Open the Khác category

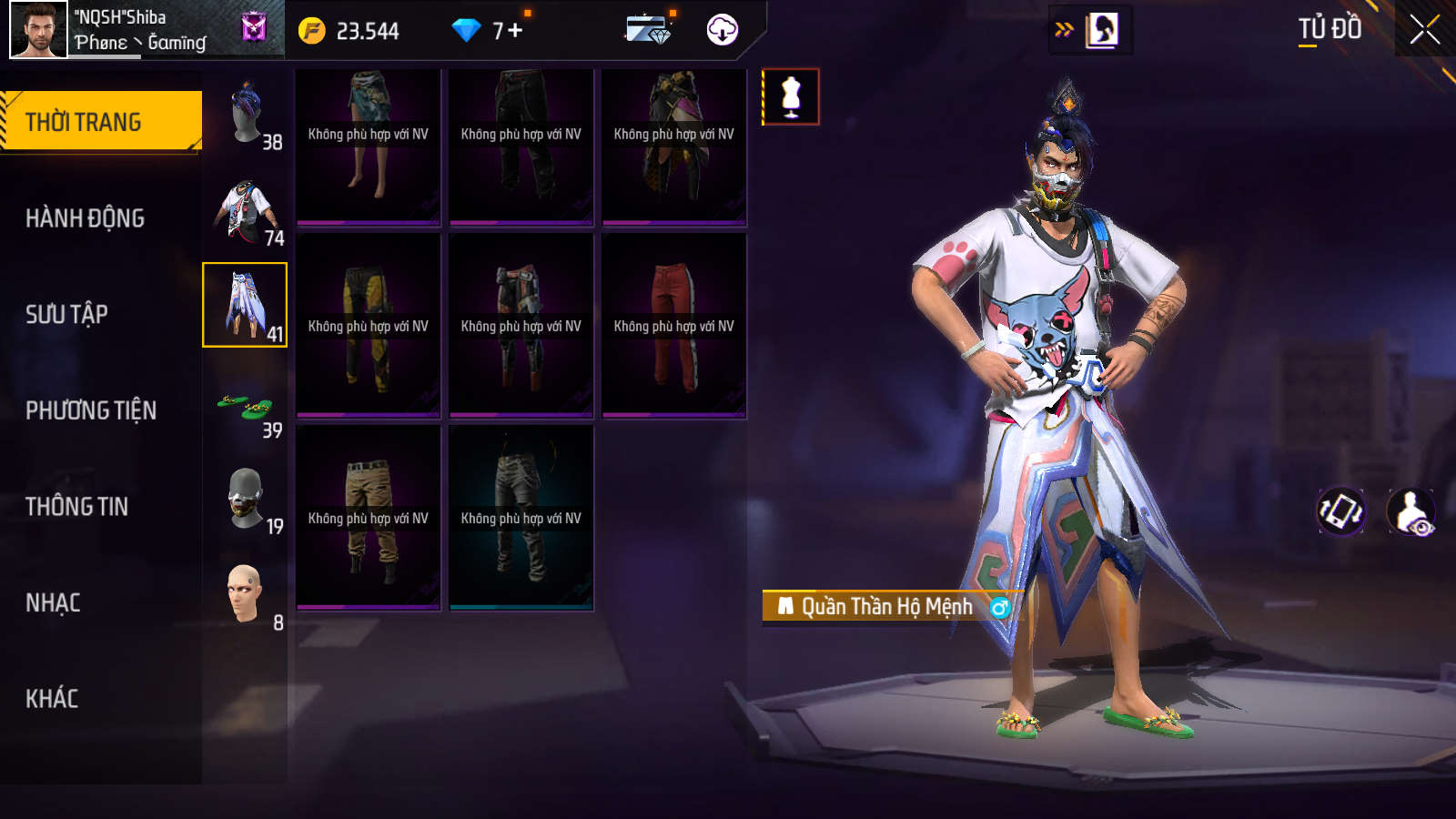click(52, 699)
